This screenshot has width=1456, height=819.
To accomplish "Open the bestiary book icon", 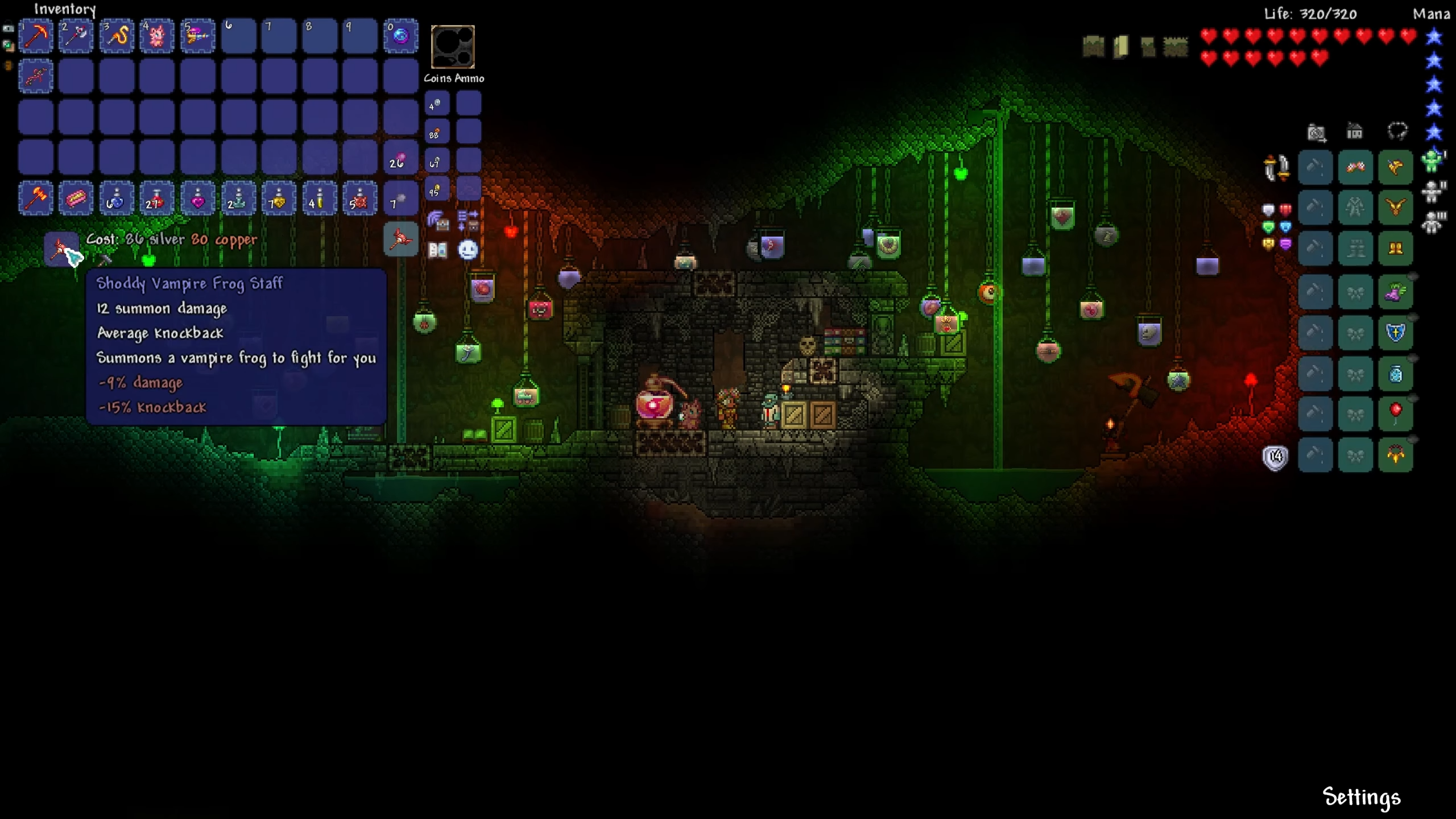I will click(x=438, y=250).
